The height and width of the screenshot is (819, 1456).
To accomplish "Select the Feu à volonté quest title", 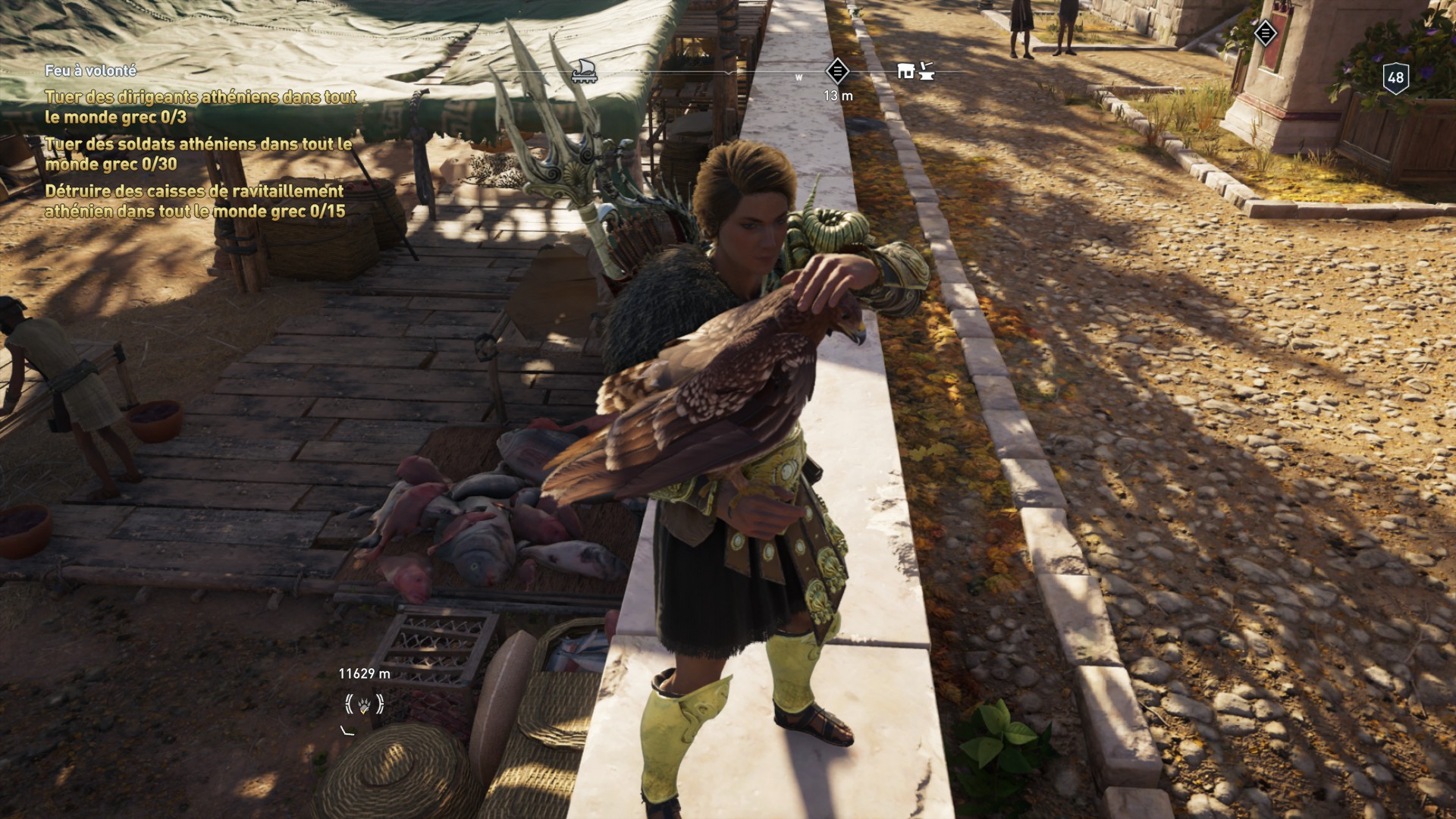I will tap(90, 71).
